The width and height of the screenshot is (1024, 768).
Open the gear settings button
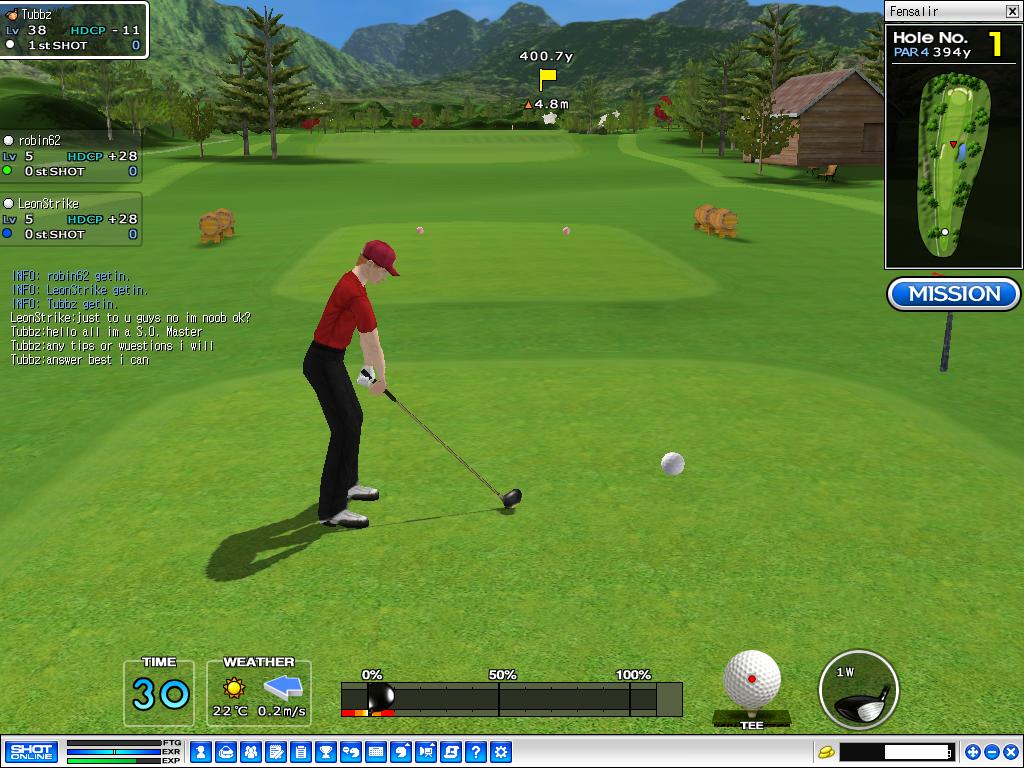pos(501,752)
